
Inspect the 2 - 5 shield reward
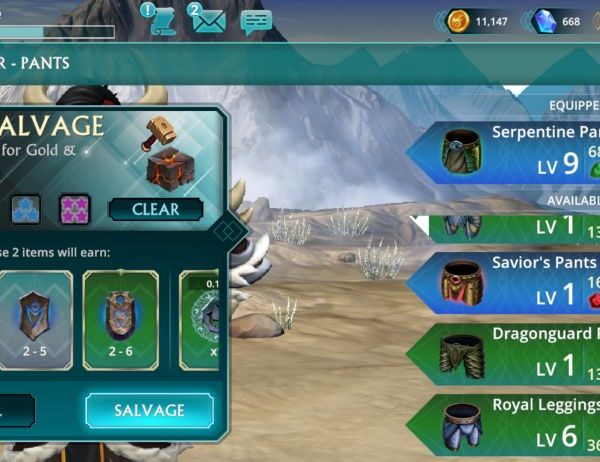click(x=38, y=318)
